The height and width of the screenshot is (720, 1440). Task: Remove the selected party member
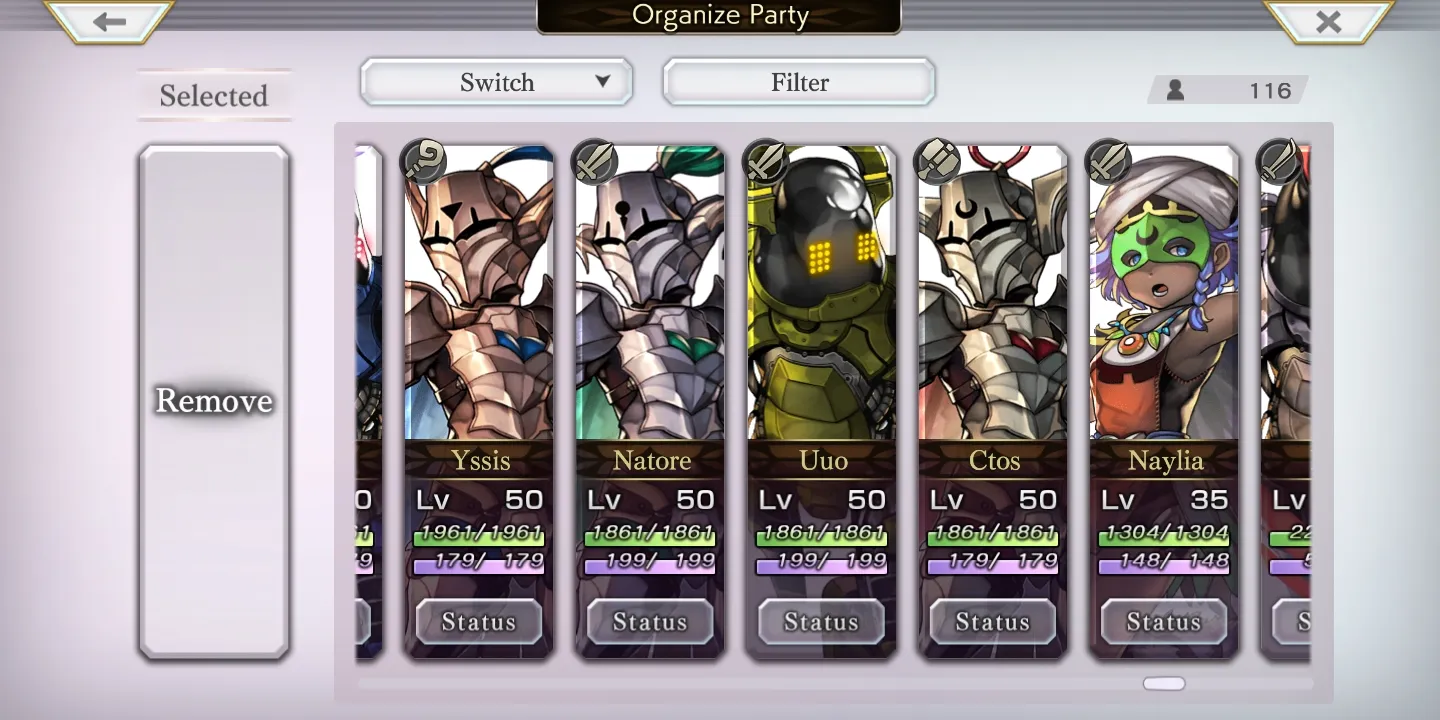[214, 401]
